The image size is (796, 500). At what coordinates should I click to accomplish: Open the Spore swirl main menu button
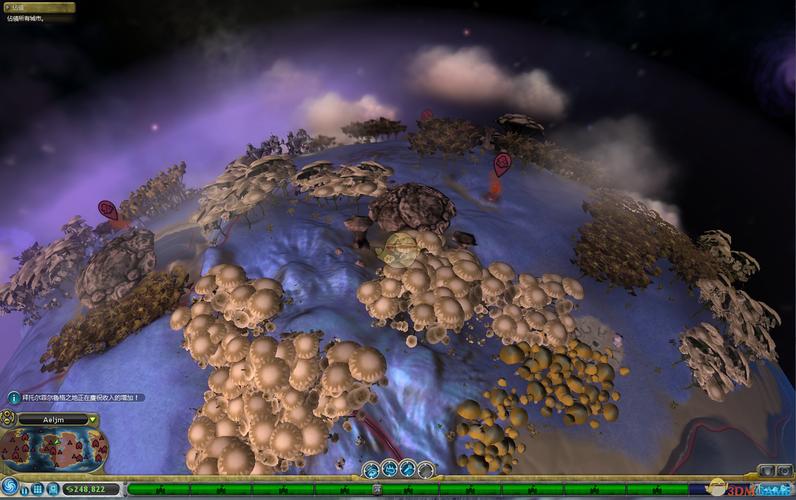click(10, 487)
